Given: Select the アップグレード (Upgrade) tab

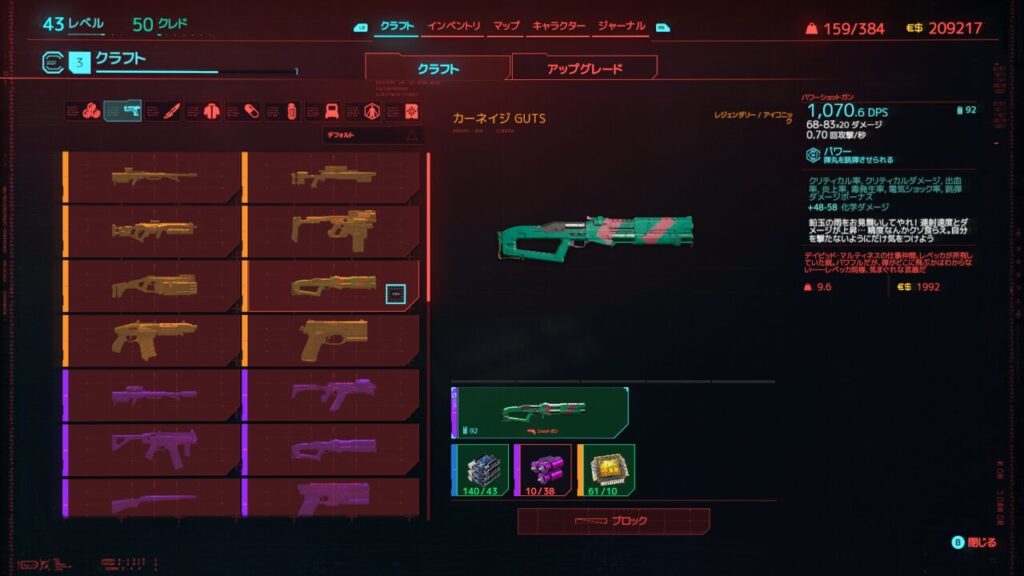Looking at the screenshot, I should (x=584, y=69).
